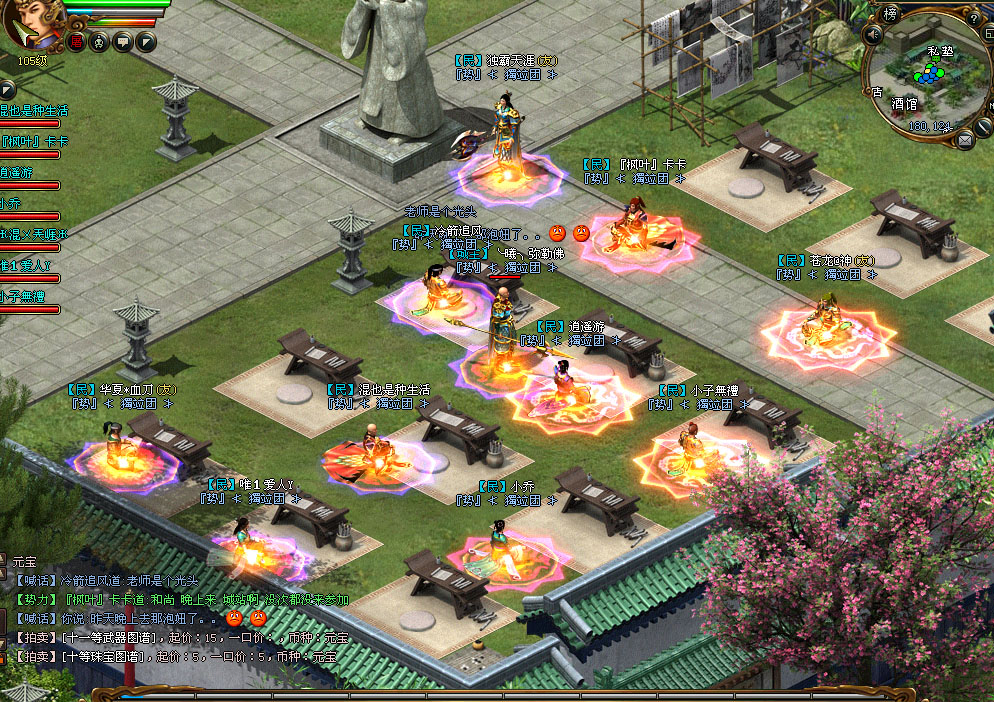
Task: Open the mail envelope icon
Action: point(965,140)
